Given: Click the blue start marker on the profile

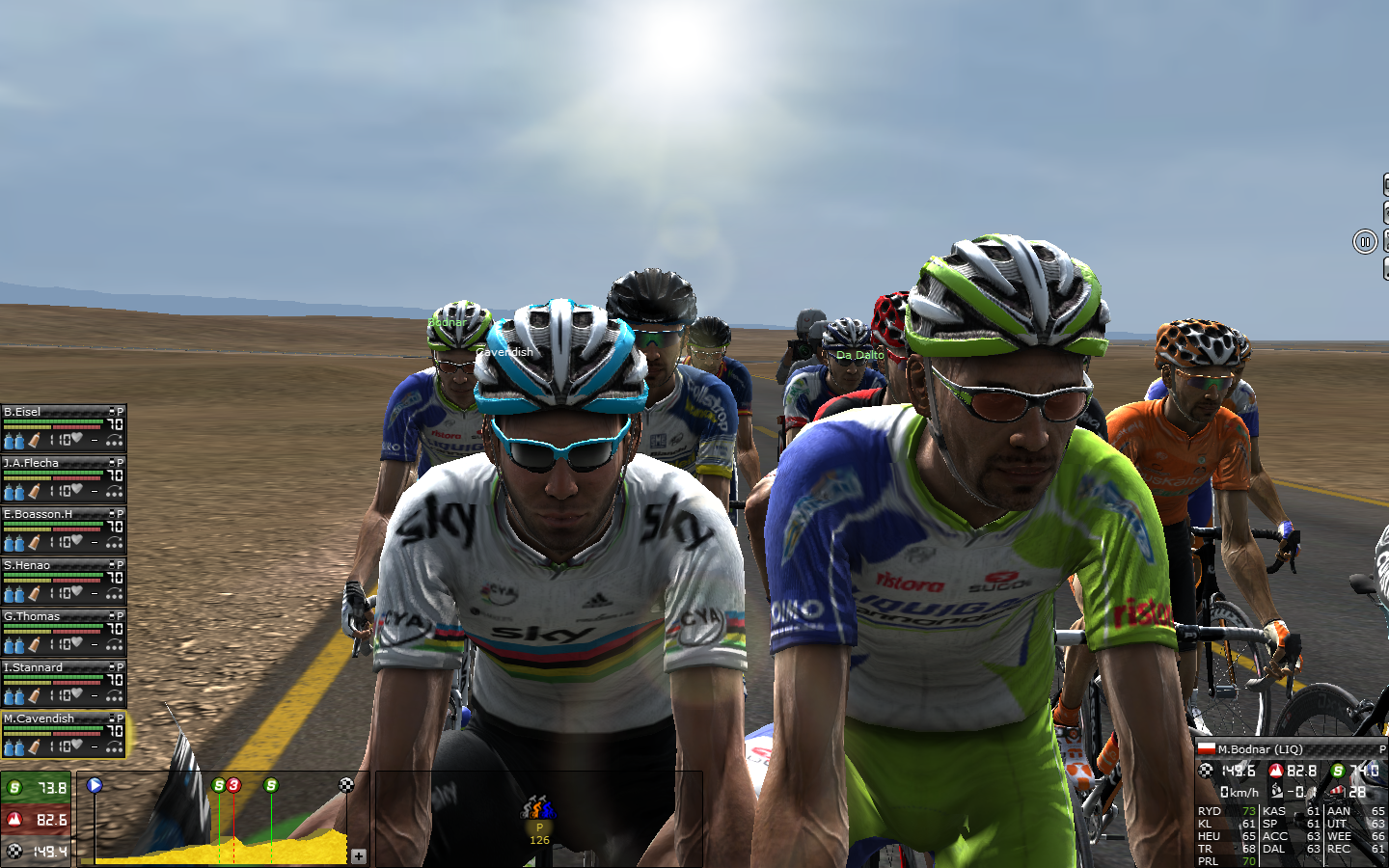Looking at the screenshot, I should click(95, 785).
